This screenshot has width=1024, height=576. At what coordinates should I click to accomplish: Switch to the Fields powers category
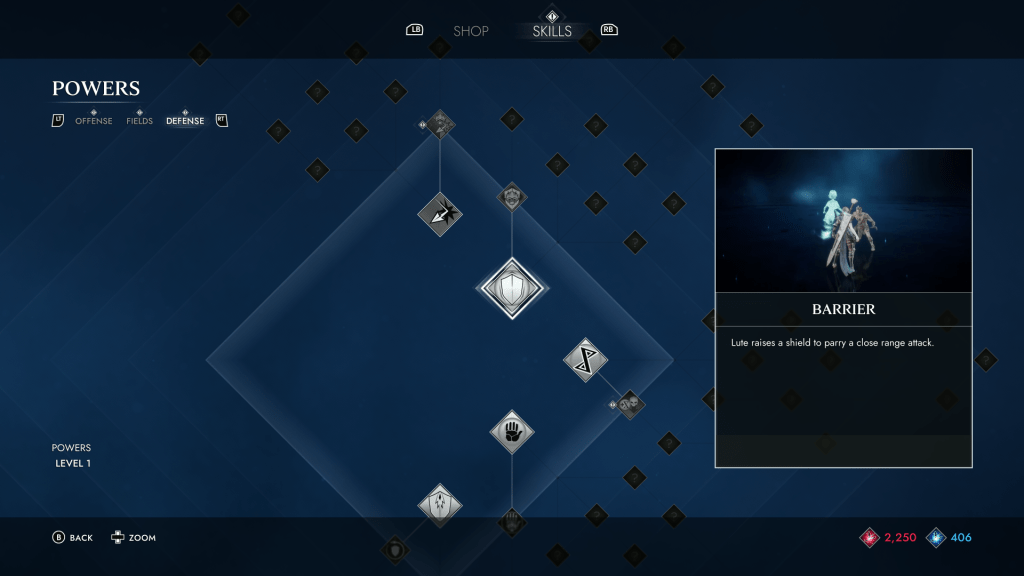(139, 121)
